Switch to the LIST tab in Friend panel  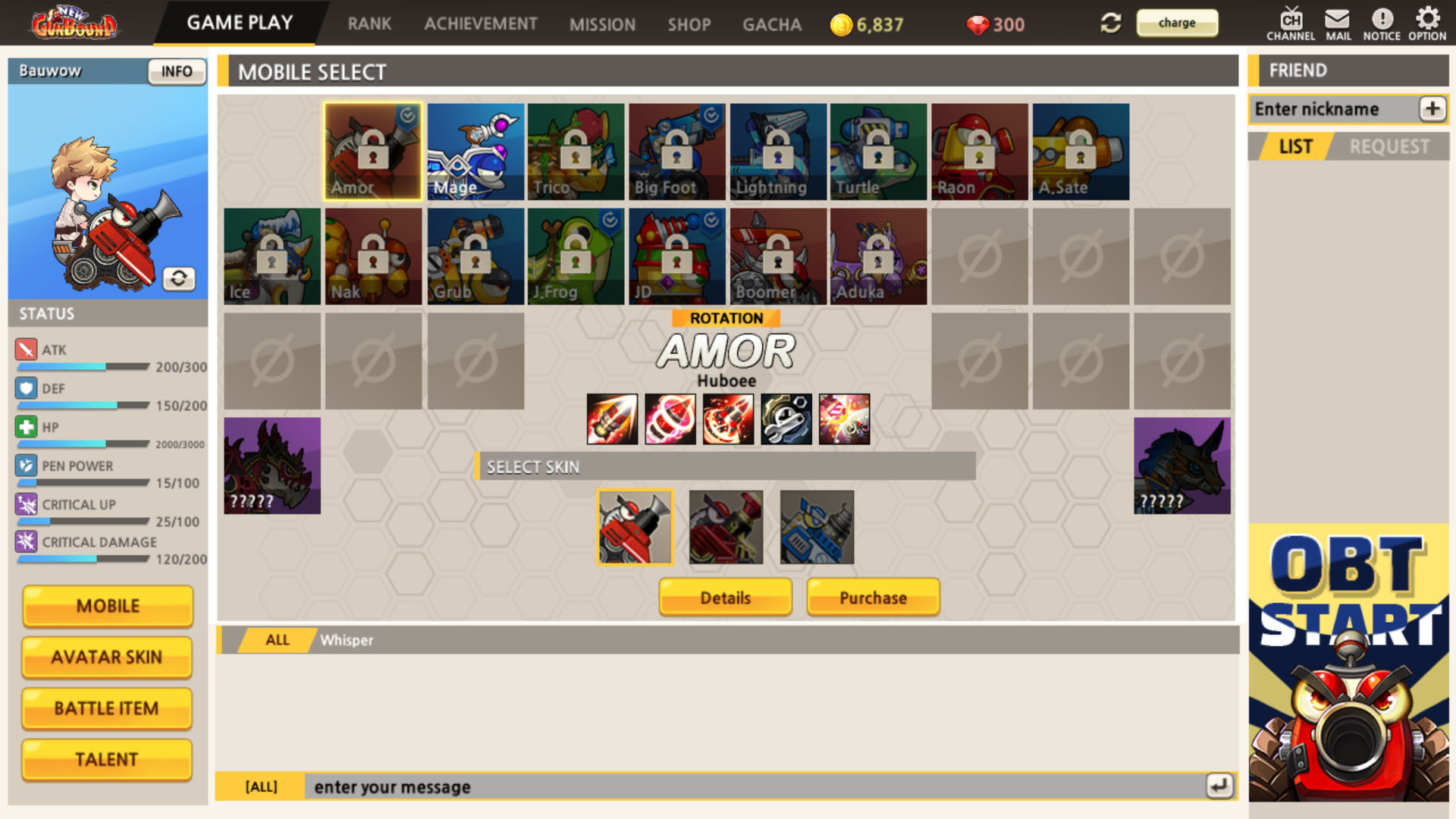[1297, 146]
